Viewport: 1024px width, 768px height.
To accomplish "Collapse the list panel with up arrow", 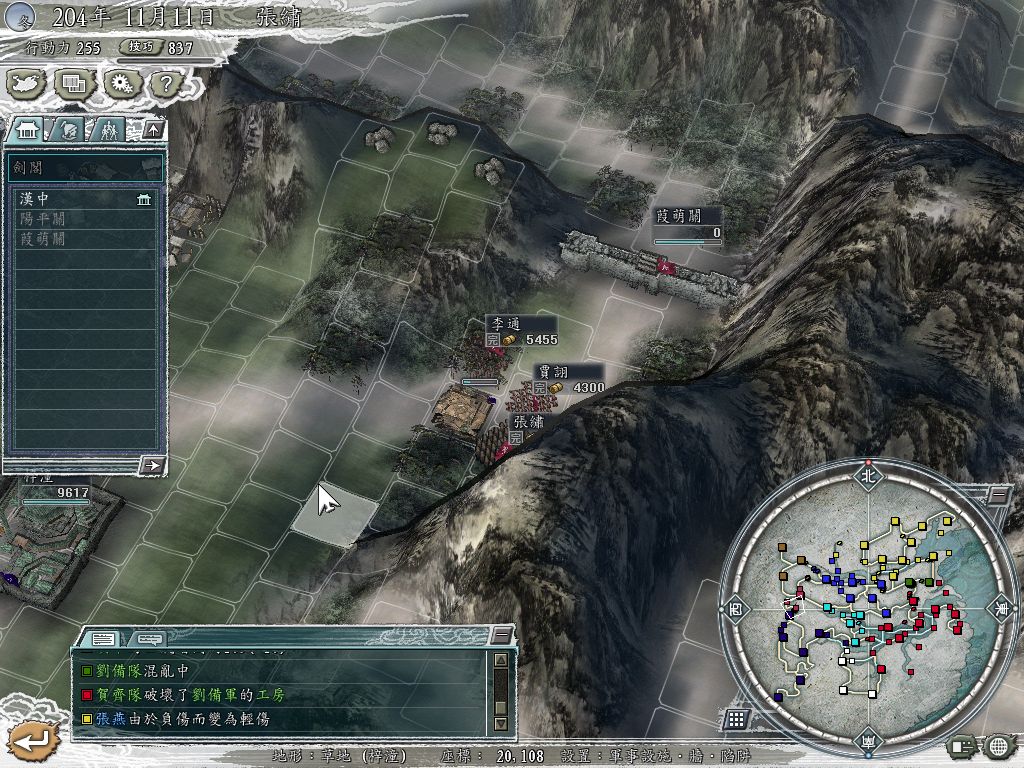I will pos(152,129).
